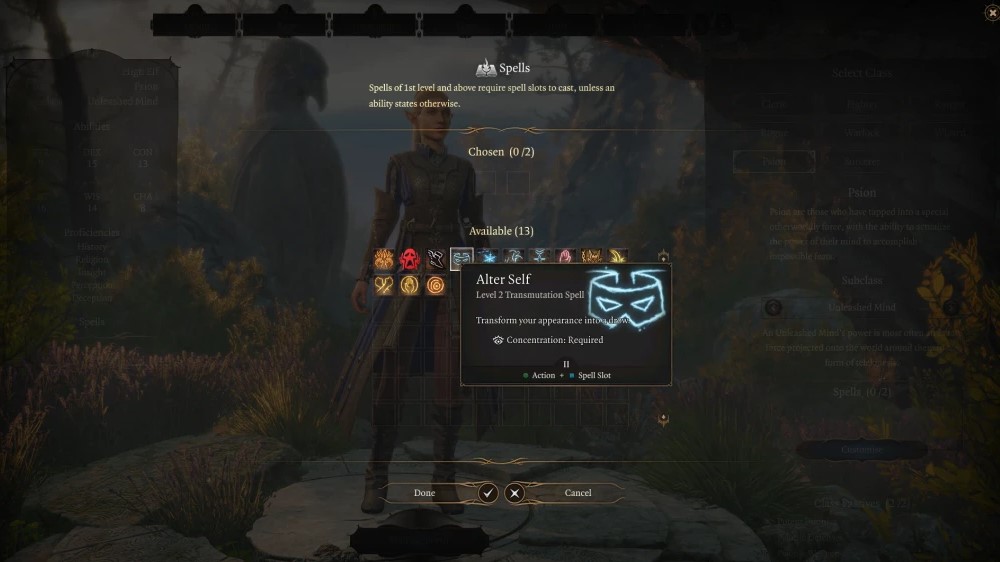Select the blue snowflake spell icon
Screen dimensions: 1000x562
pos(488,260)
